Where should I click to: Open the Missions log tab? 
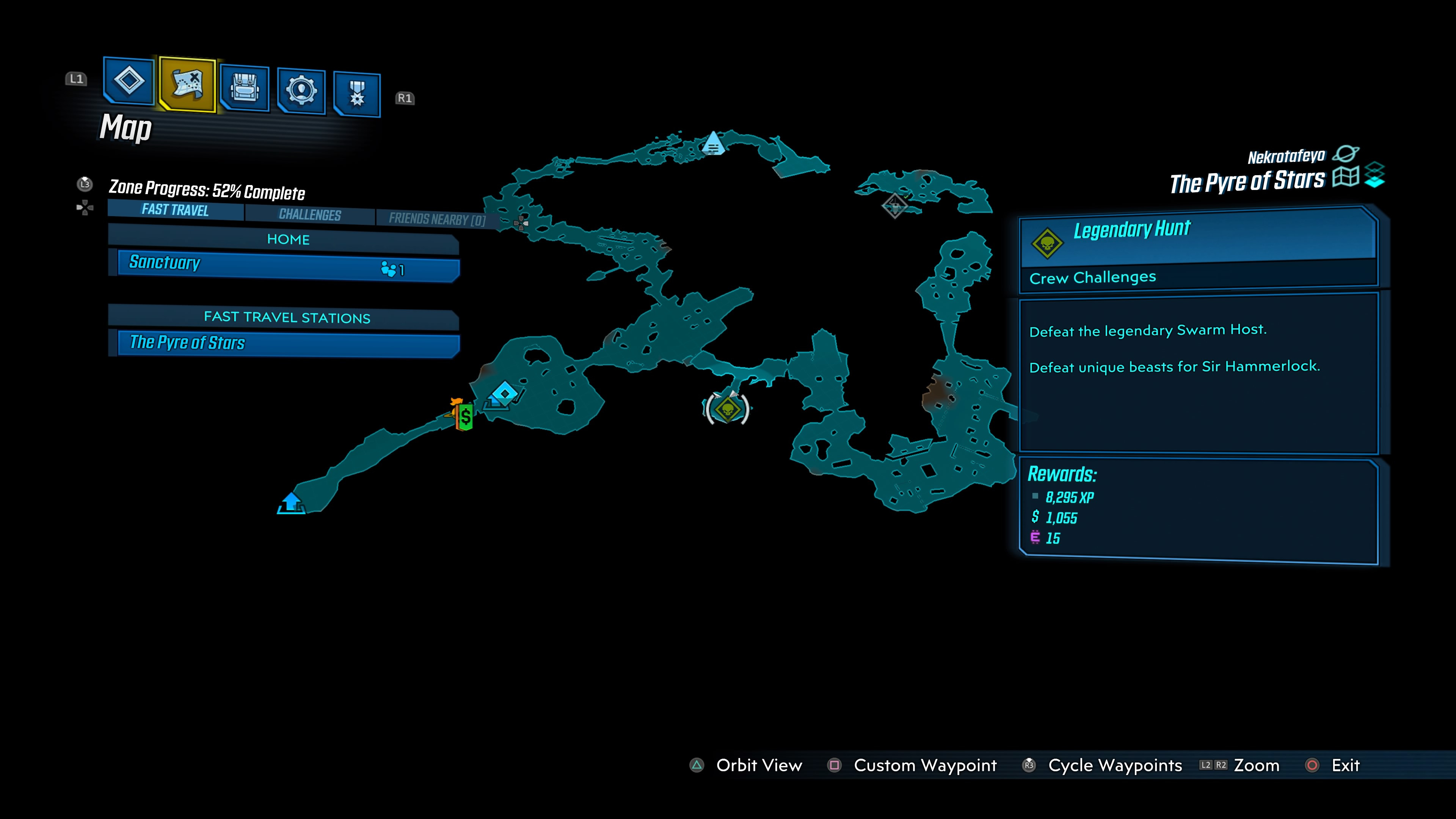(x=129, y=81)
